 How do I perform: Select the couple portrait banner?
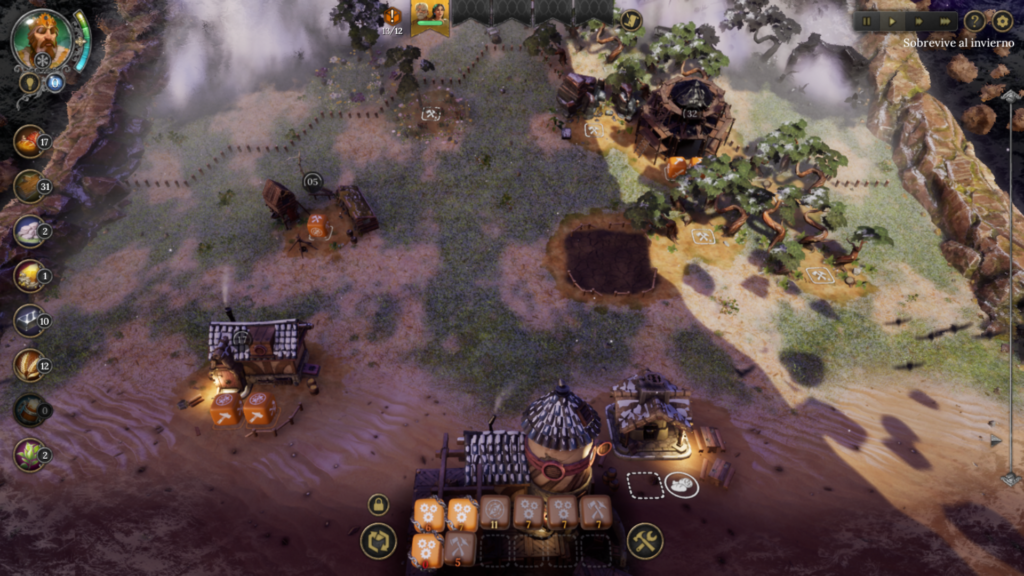coord(430,14)
